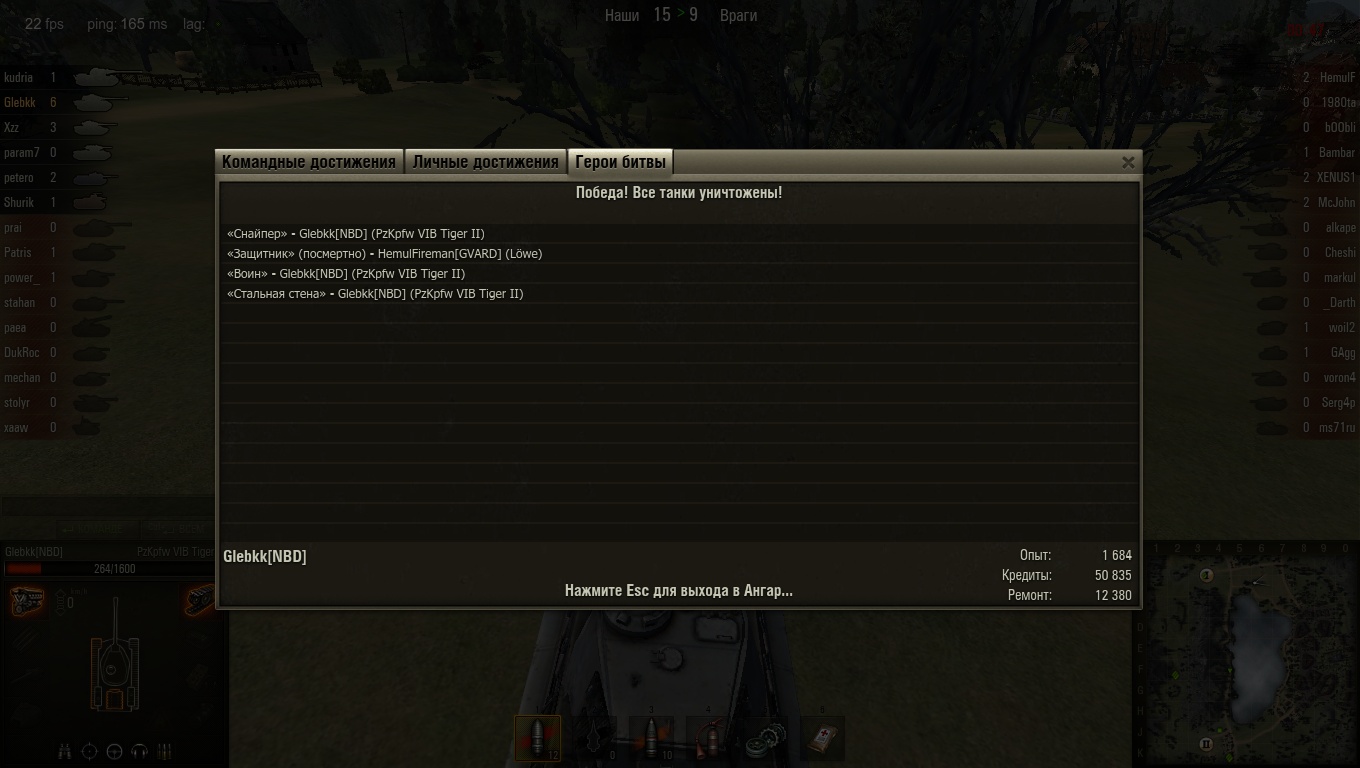The width and height of the screenshot is (1360, 768).
Task: Use the first aid kit consumable
Action: pyautogui.click(x=823, y=738)
